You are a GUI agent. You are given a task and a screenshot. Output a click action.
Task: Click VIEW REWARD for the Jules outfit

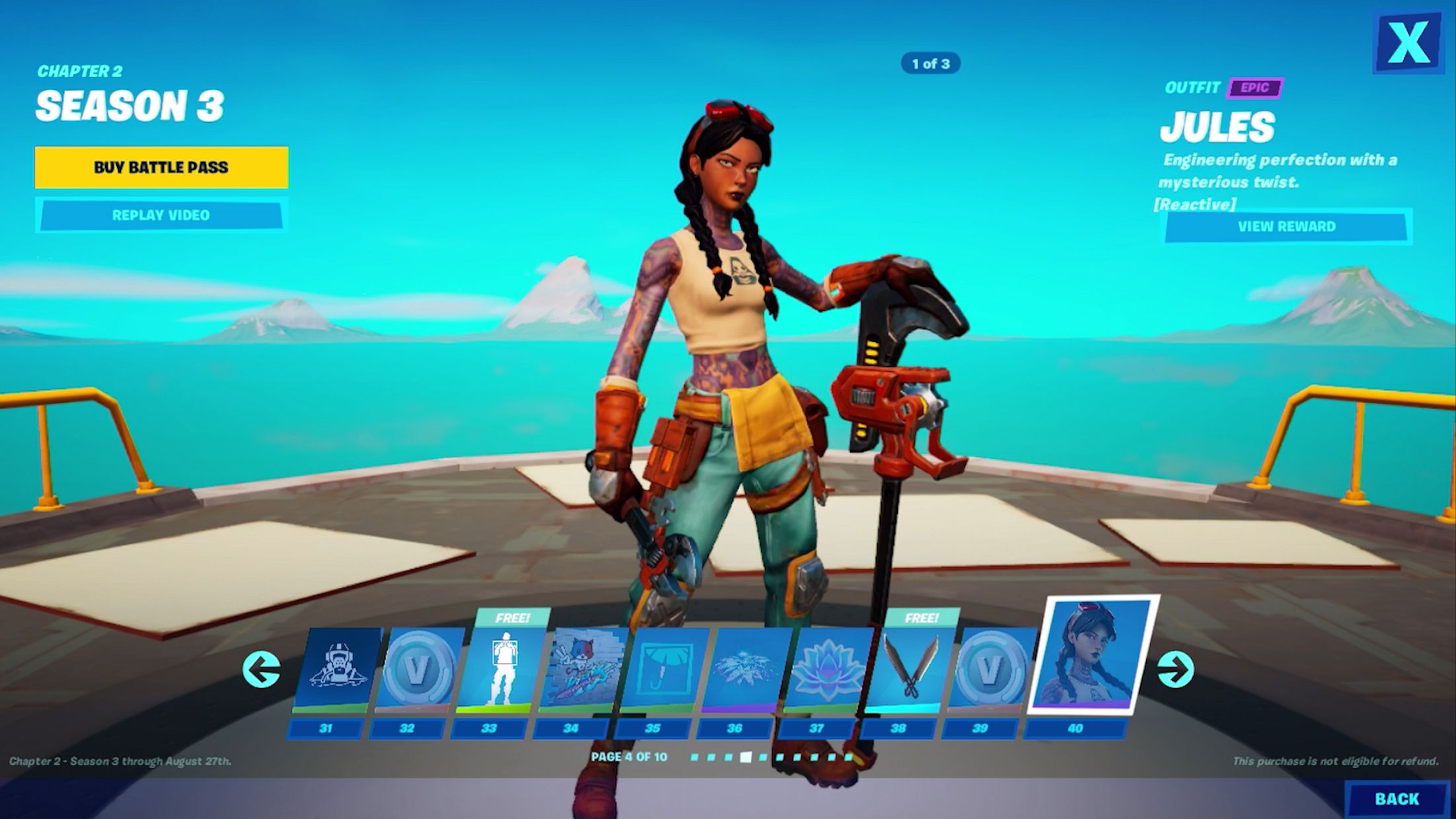1288,227
